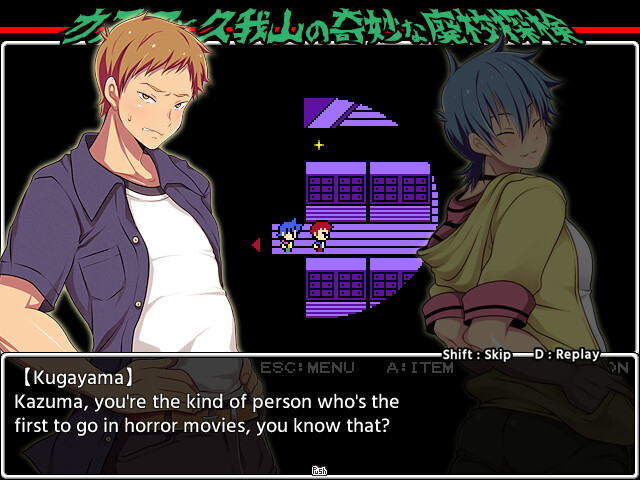Image resolution: width=640 pixels, height=480 pixels.
Task: Replay the line using the Replay label
Action: click(x=566, y=354)
